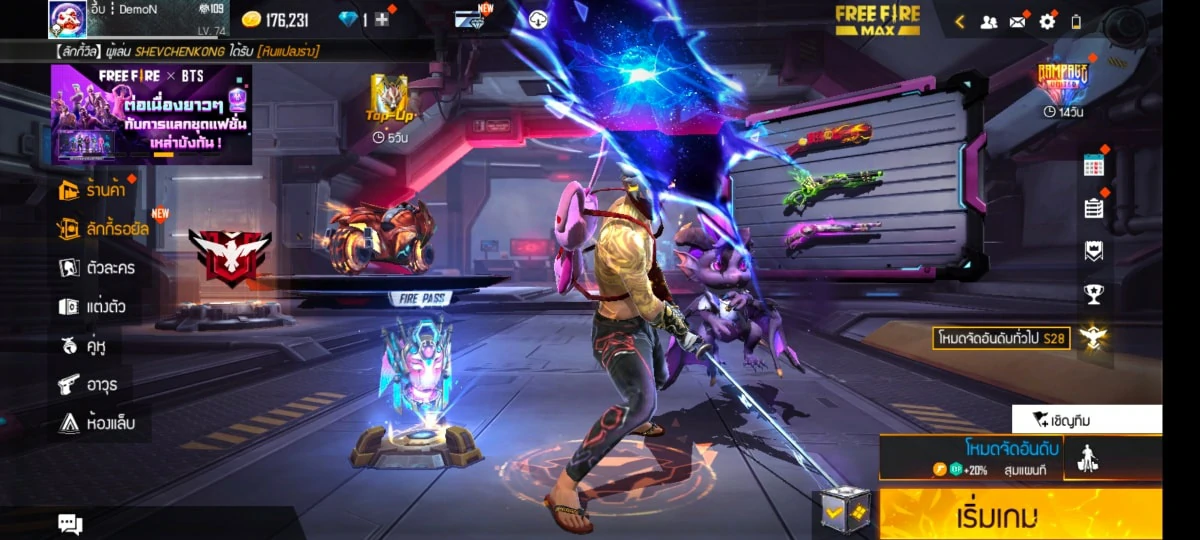Invite teammates with the เชิญทีม button

point(1086,419)
